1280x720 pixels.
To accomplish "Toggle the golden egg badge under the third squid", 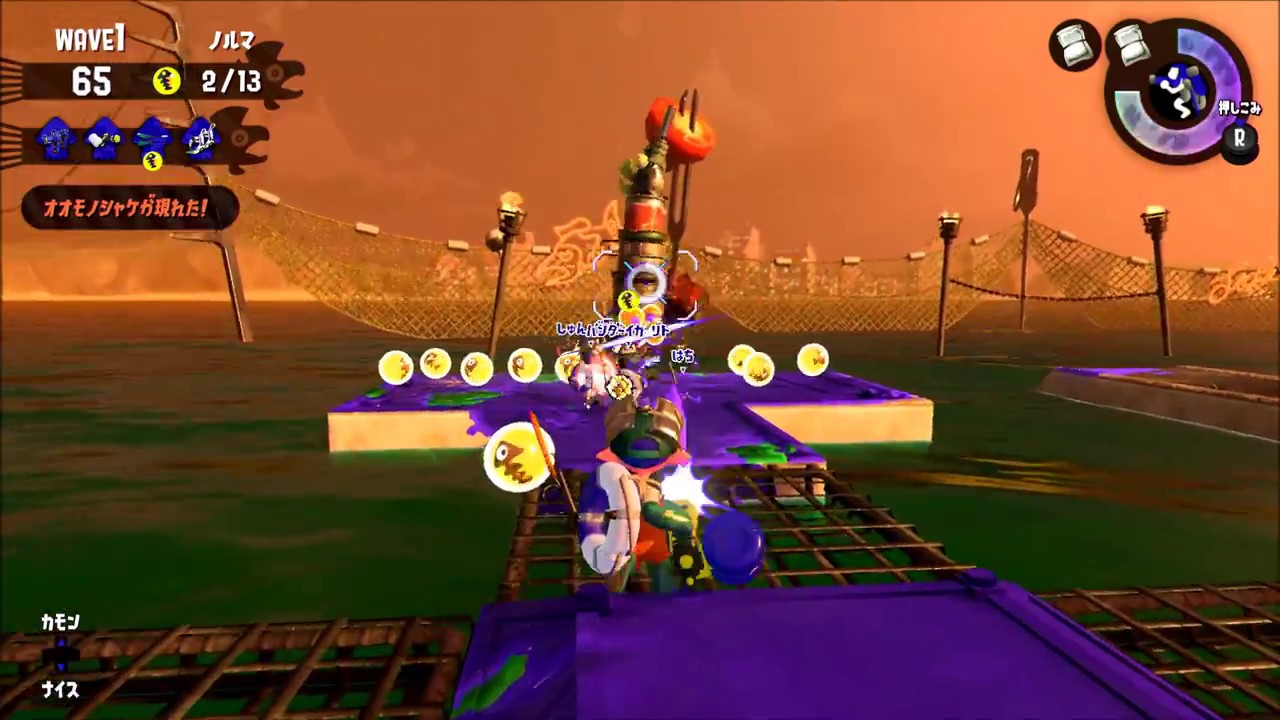I will tap(153, 162).
